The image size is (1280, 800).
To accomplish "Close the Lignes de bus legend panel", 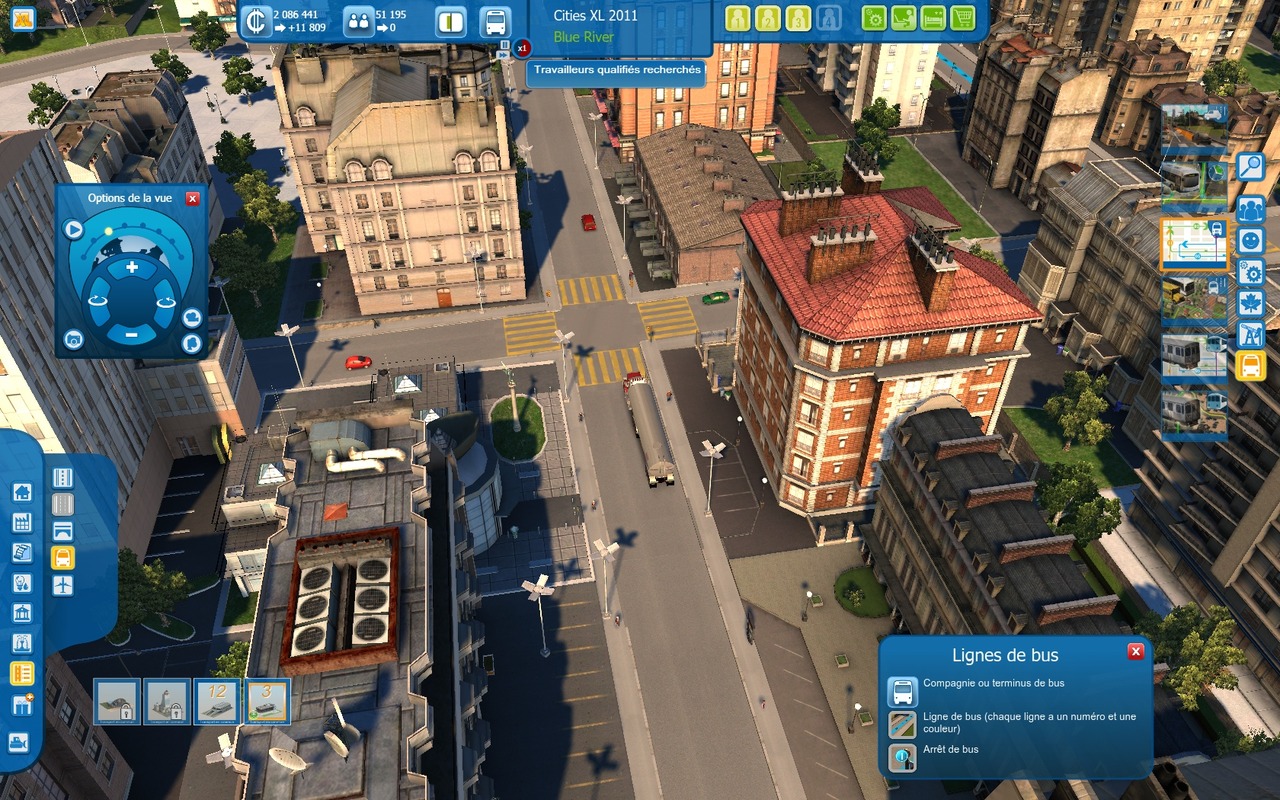I will coord(1135,652).
